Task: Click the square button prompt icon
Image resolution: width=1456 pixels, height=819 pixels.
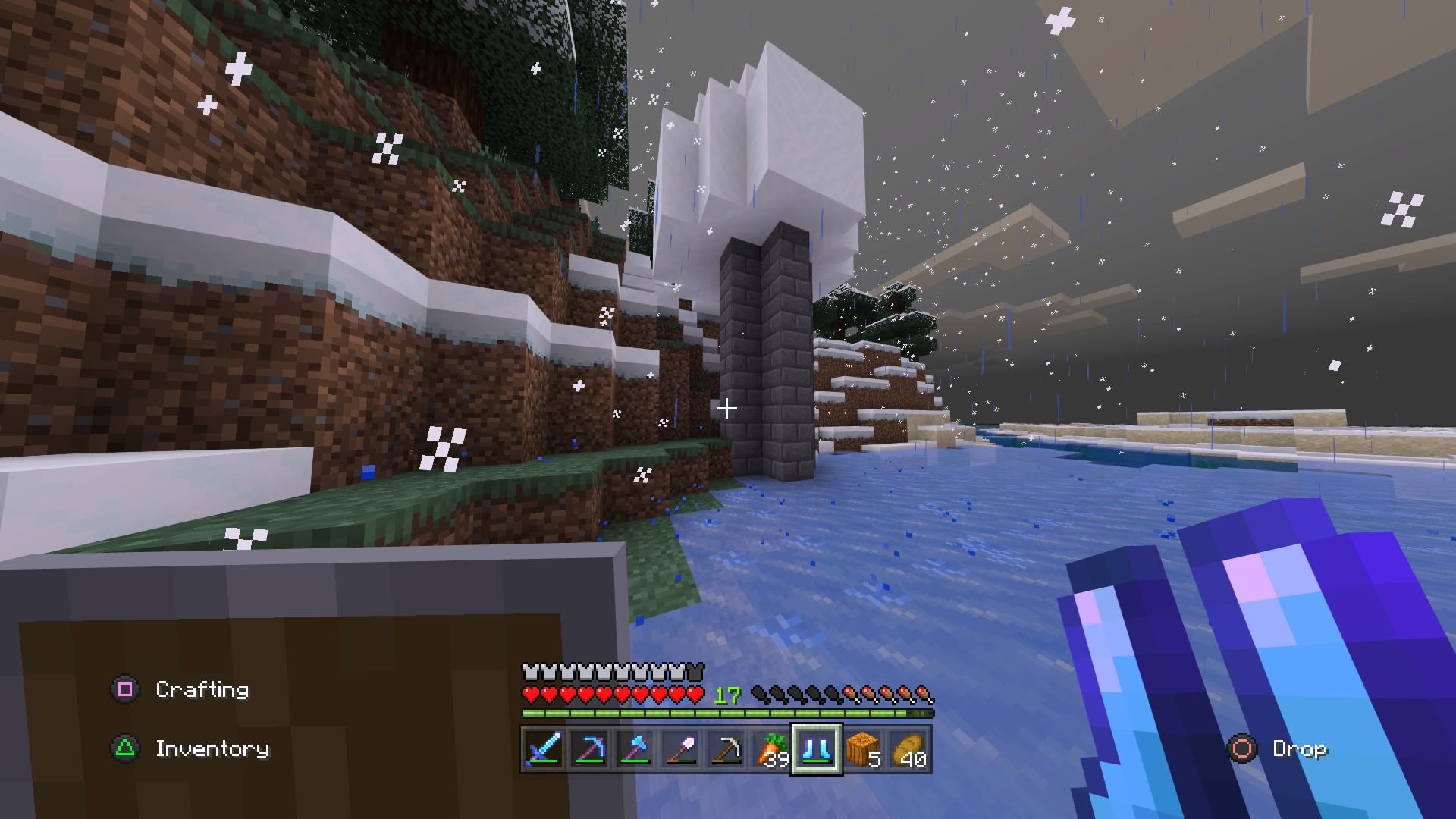Action: (127, 690)
